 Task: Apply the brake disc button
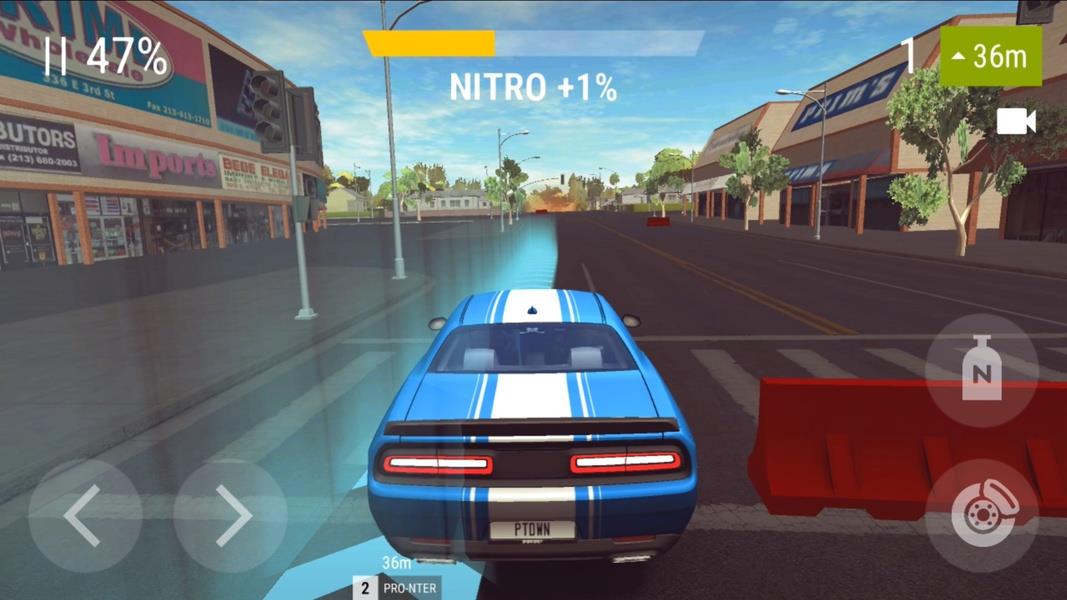click(981, 516)
